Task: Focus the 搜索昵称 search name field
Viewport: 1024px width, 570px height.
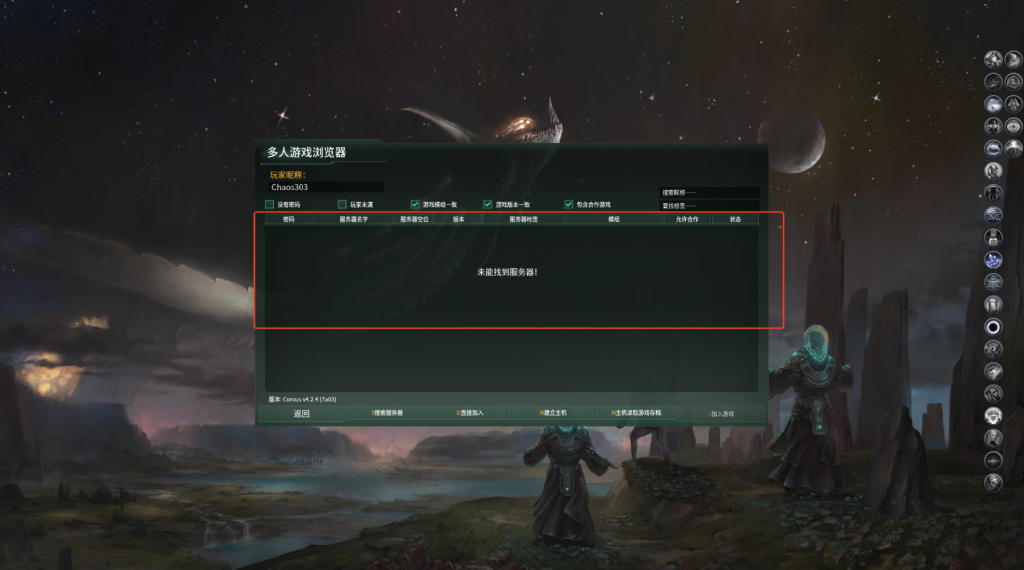Action: (x=709, y=192)
